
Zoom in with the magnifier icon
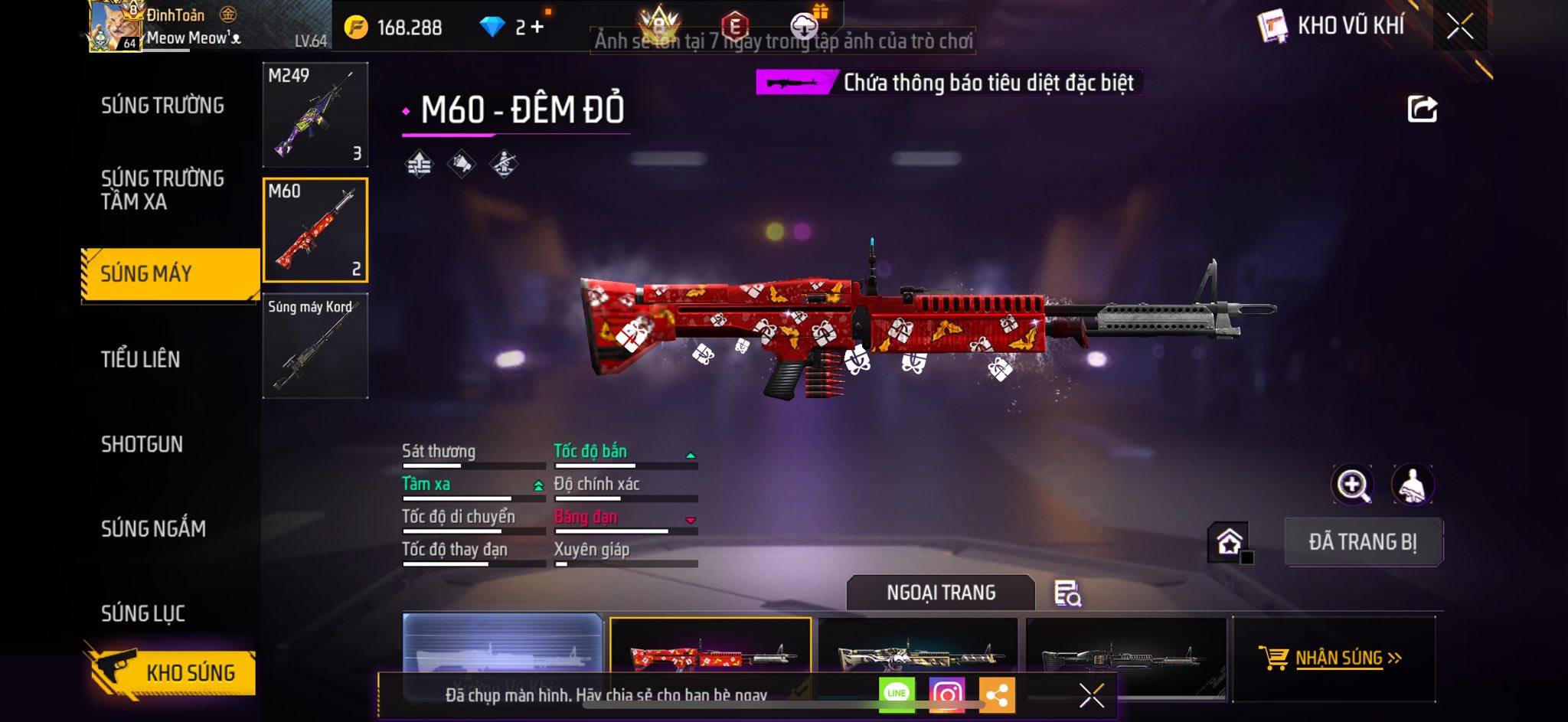[x=1352, y=485]
